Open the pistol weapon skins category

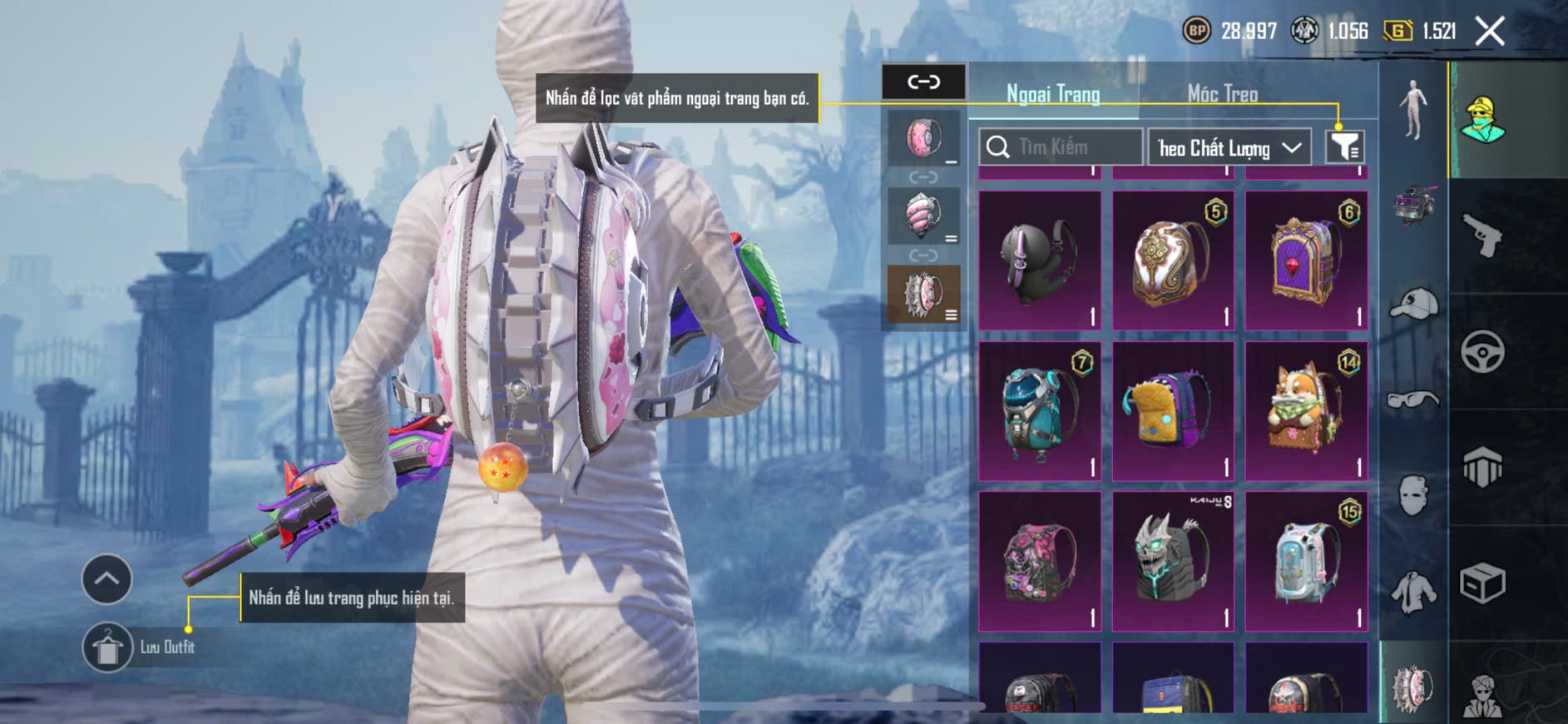pyautogui.click(x=1482, y=236)
